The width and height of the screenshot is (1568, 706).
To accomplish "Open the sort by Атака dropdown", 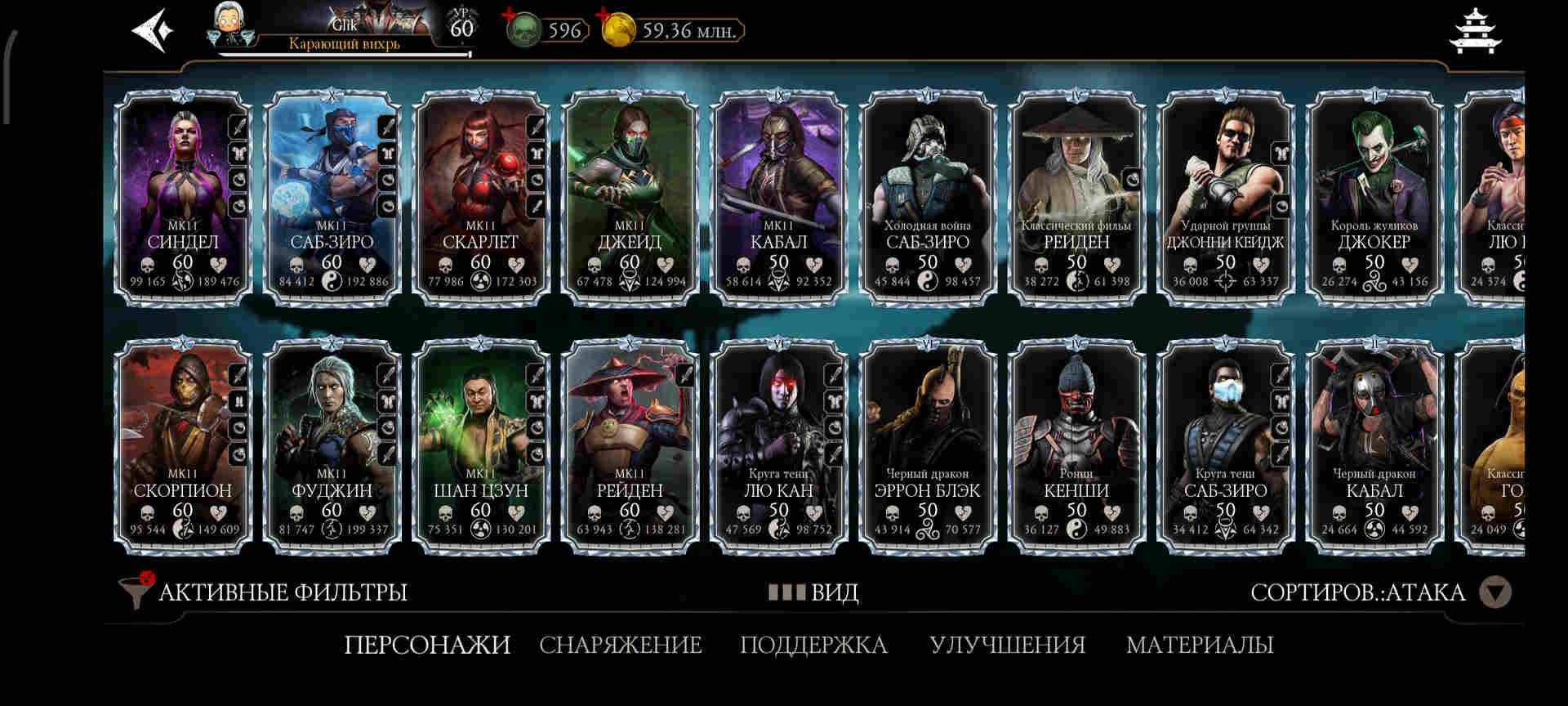I will pyautogui.click(x=1494, y=592).
